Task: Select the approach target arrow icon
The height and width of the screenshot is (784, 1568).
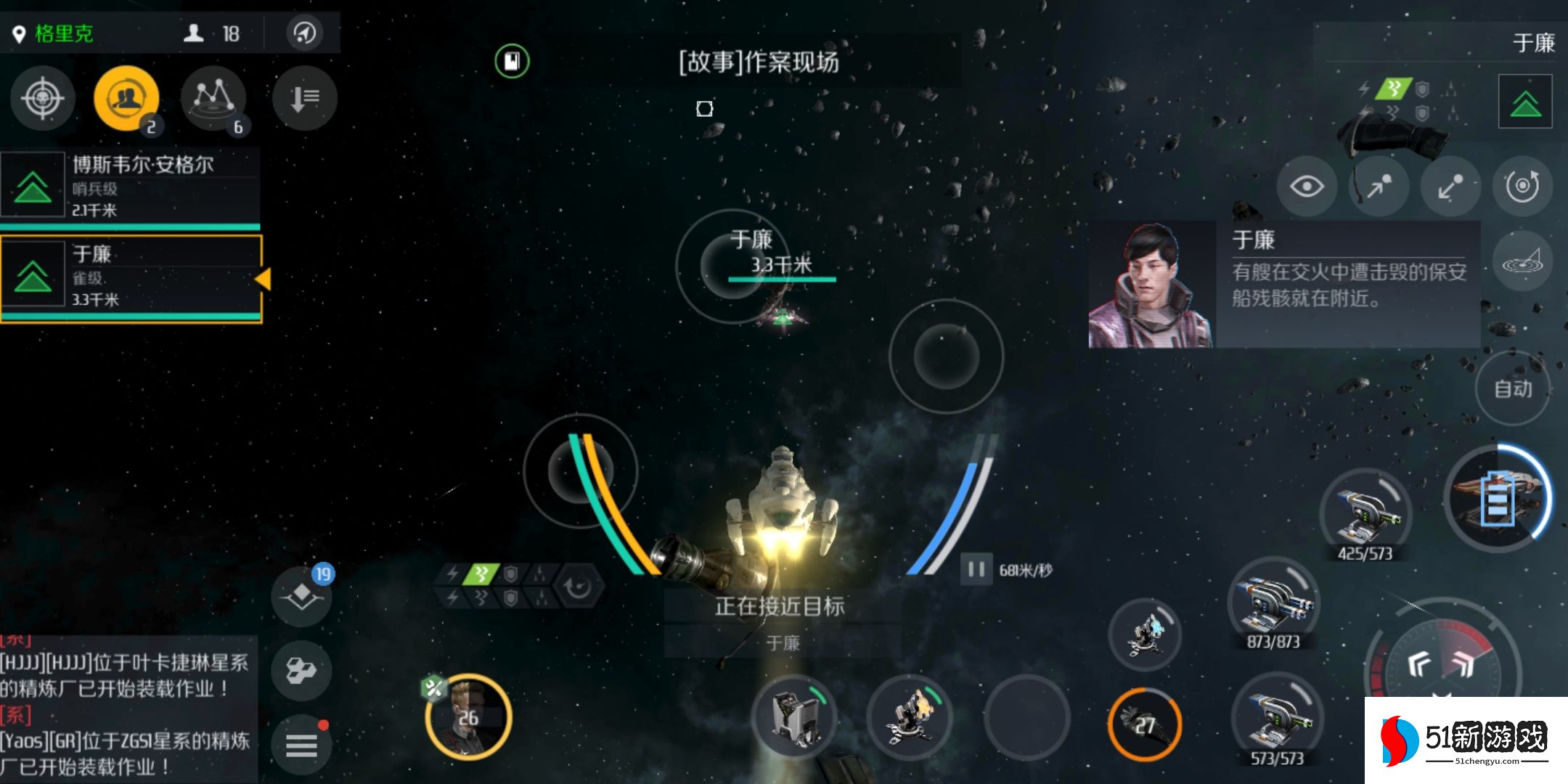Action: [x=1379, y=187]
